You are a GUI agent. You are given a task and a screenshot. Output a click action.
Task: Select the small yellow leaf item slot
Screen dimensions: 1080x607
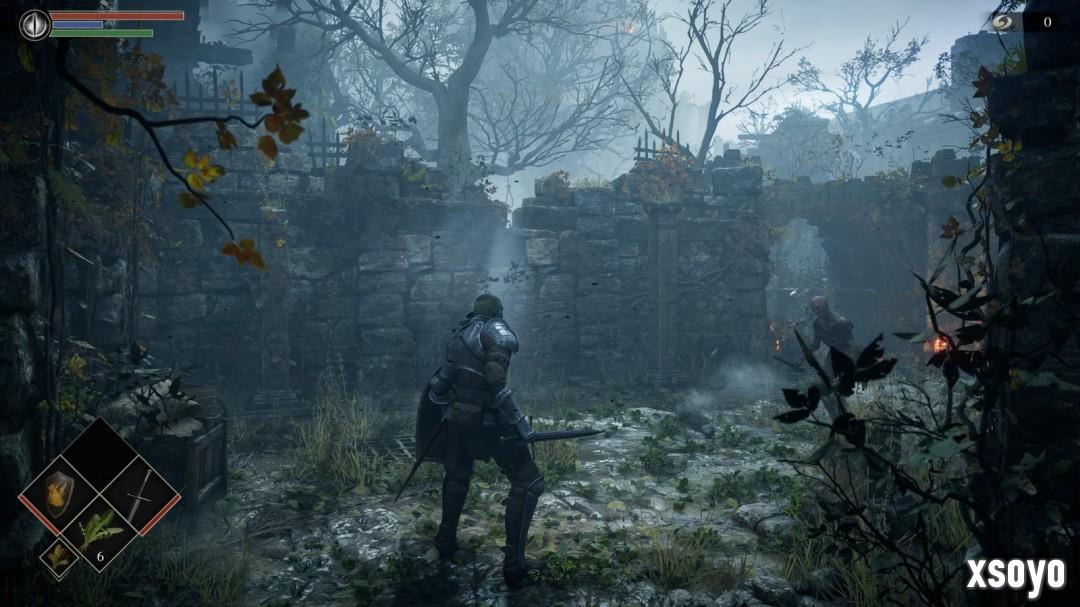(x=58, y=556)
